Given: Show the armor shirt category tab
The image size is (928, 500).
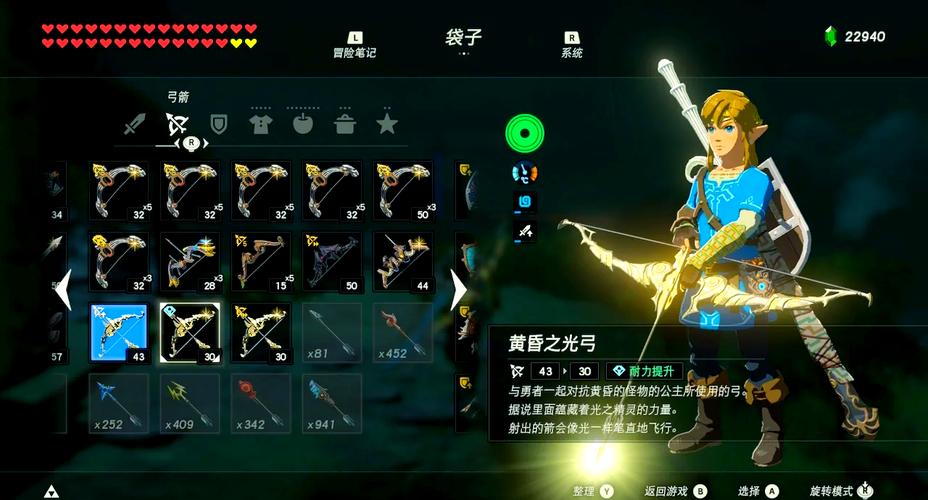Looking at the screenshot, I should 260,124.
